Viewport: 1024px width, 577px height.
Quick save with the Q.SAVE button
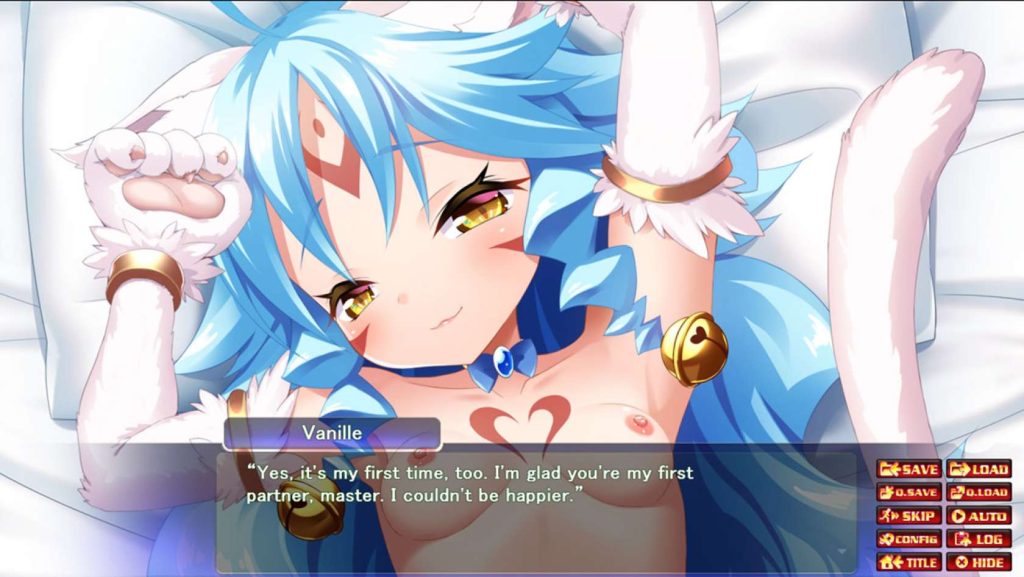pyautogui.click(x=908, y=492)
